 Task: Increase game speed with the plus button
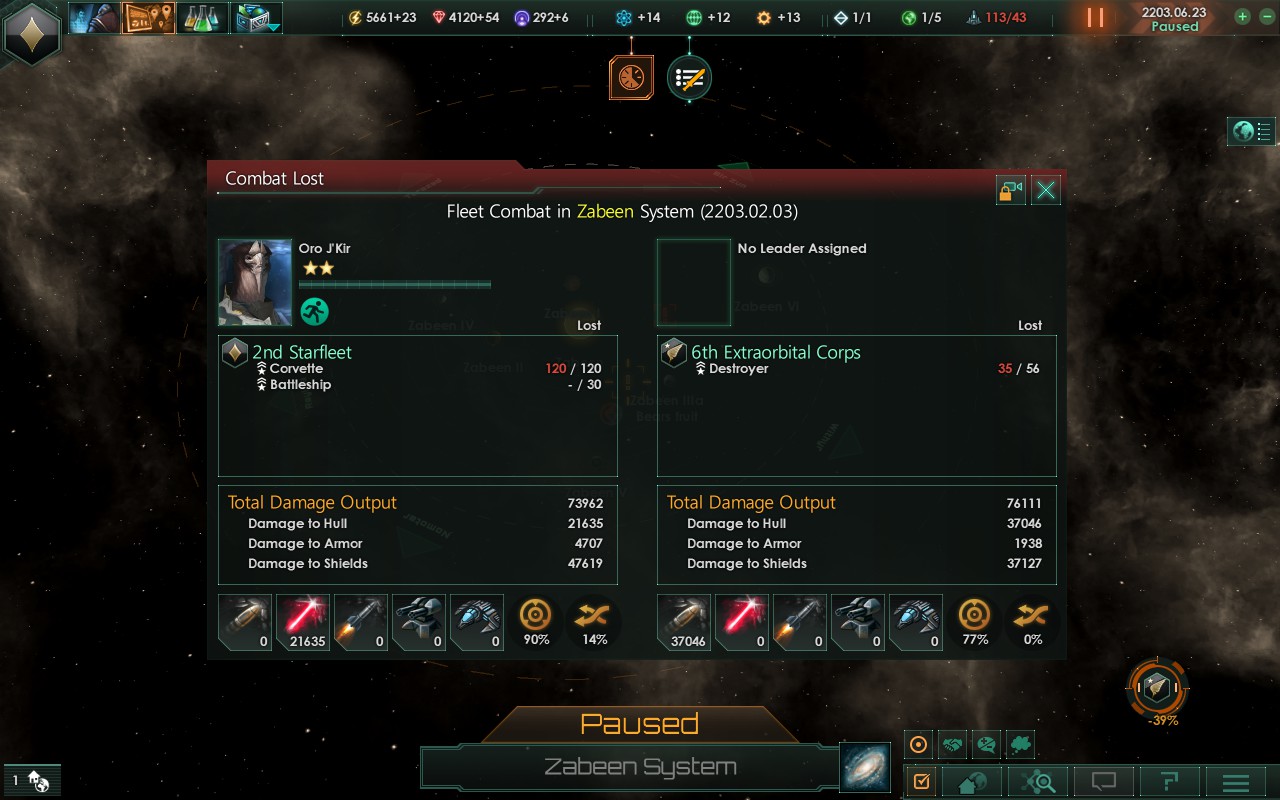click(x=1242, y=17)
